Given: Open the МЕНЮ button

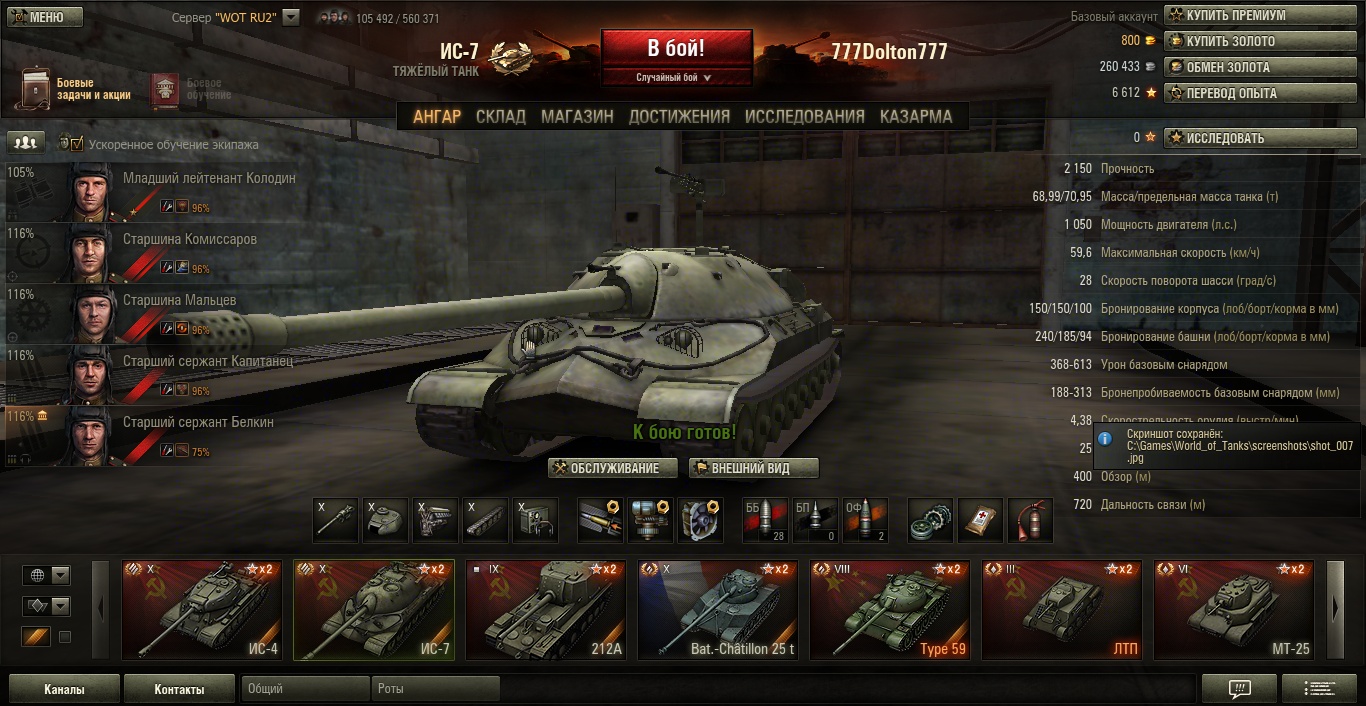Looking at the screenshot, I should click(x=44, y=17).
